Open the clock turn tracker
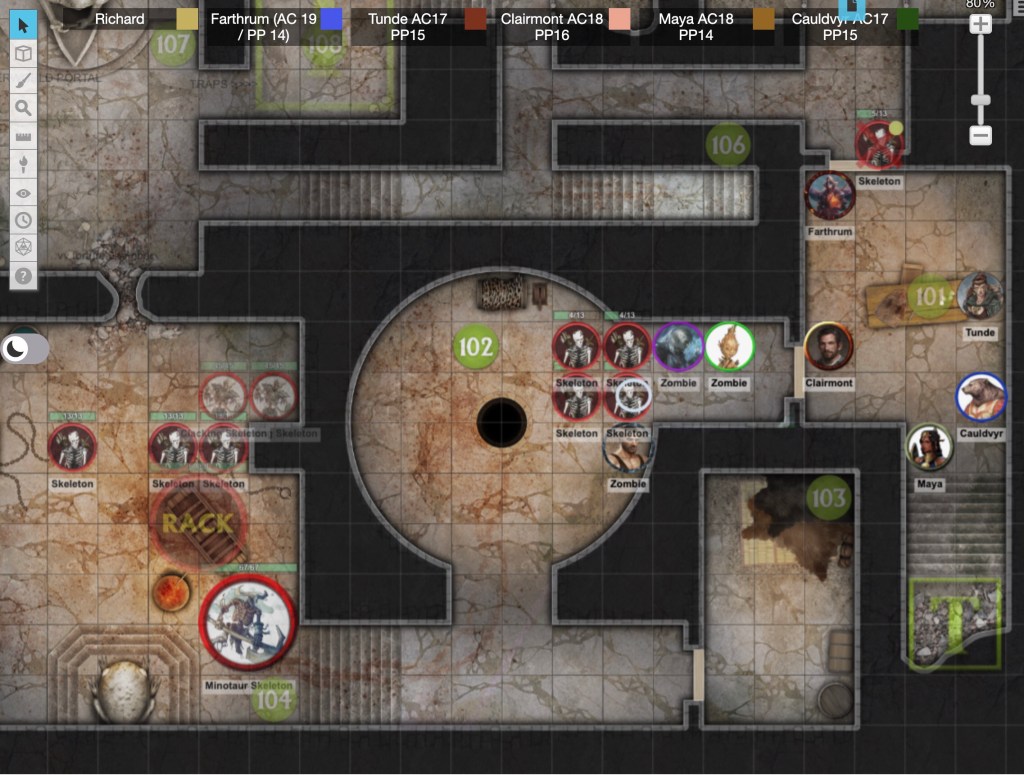The height and width of the screenshot is (775, 1024). (x=23, y=220)
